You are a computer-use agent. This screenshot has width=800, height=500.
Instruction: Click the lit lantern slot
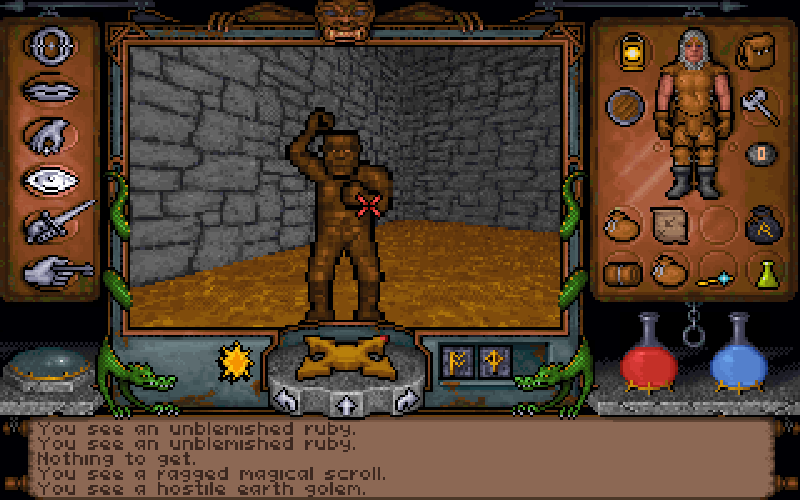click(632, 50)
